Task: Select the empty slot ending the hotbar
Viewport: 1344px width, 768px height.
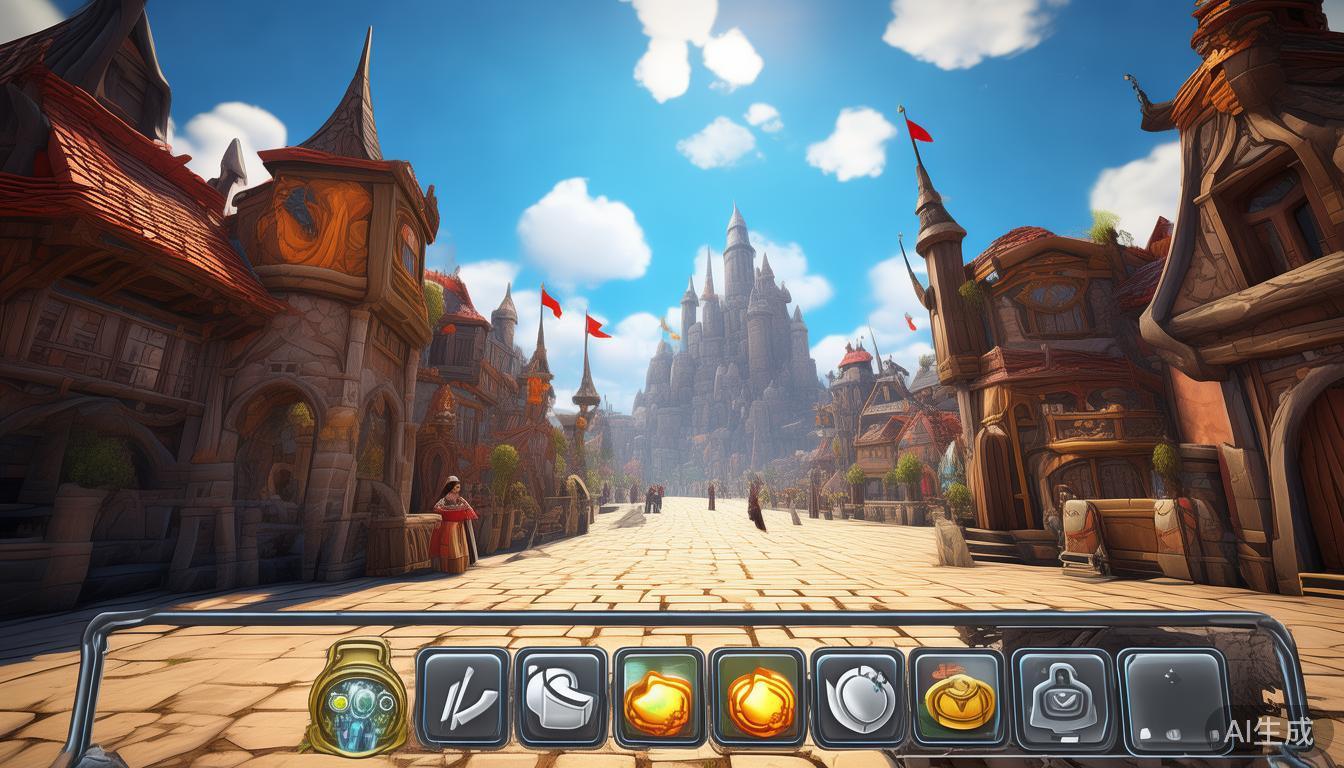Action: click(x=1173, y=699)
